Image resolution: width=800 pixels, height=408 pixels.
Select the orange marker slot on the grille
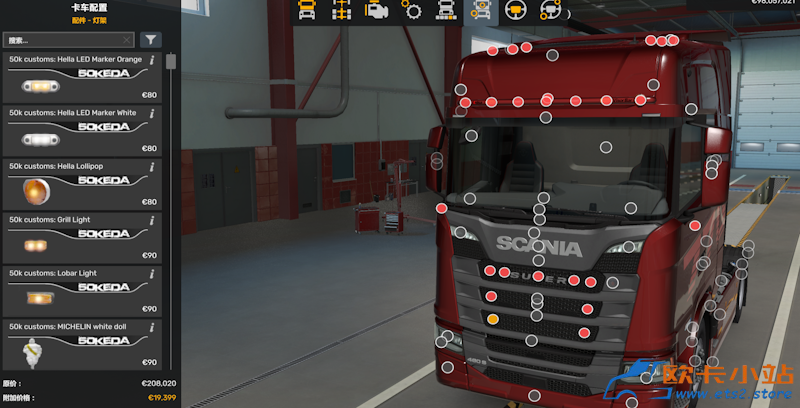[x=492, y=319]
